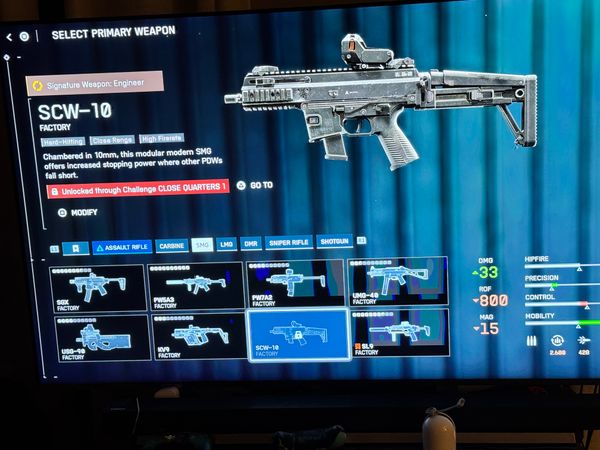This screenshot has height=450, width=600.
Task: Click the back arrow in header
Action: [9, 37]
